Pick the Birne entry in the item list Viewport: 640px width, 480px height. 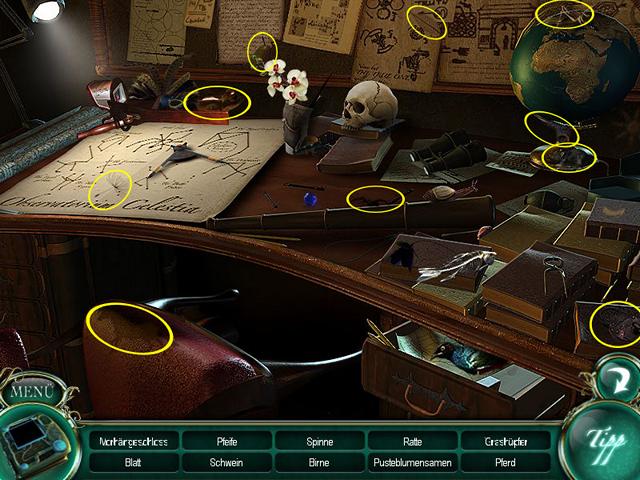click(x=319, y=462)
